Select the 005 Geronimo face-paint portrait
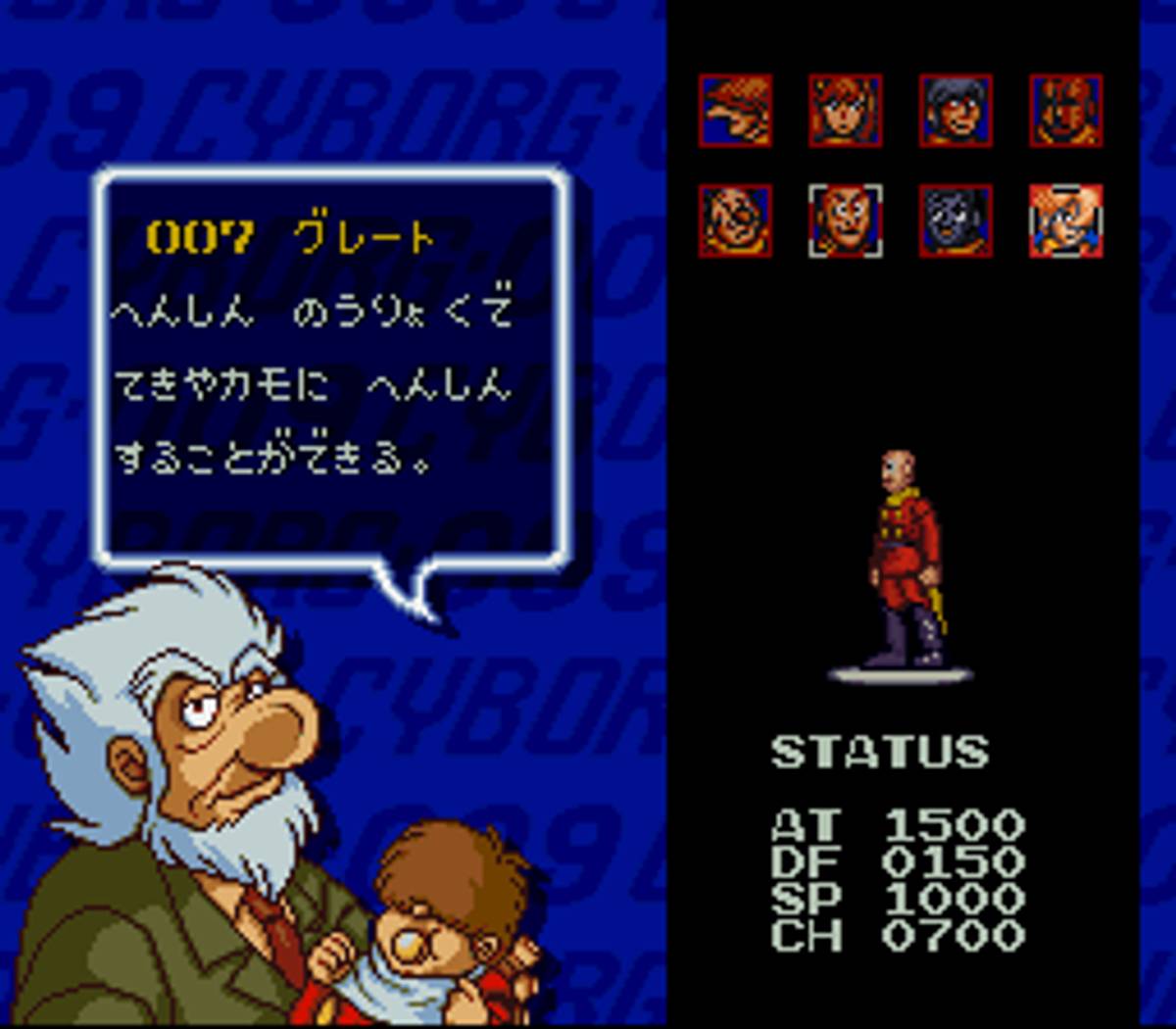1176x1029 pixels. [x=1065, y=111]
